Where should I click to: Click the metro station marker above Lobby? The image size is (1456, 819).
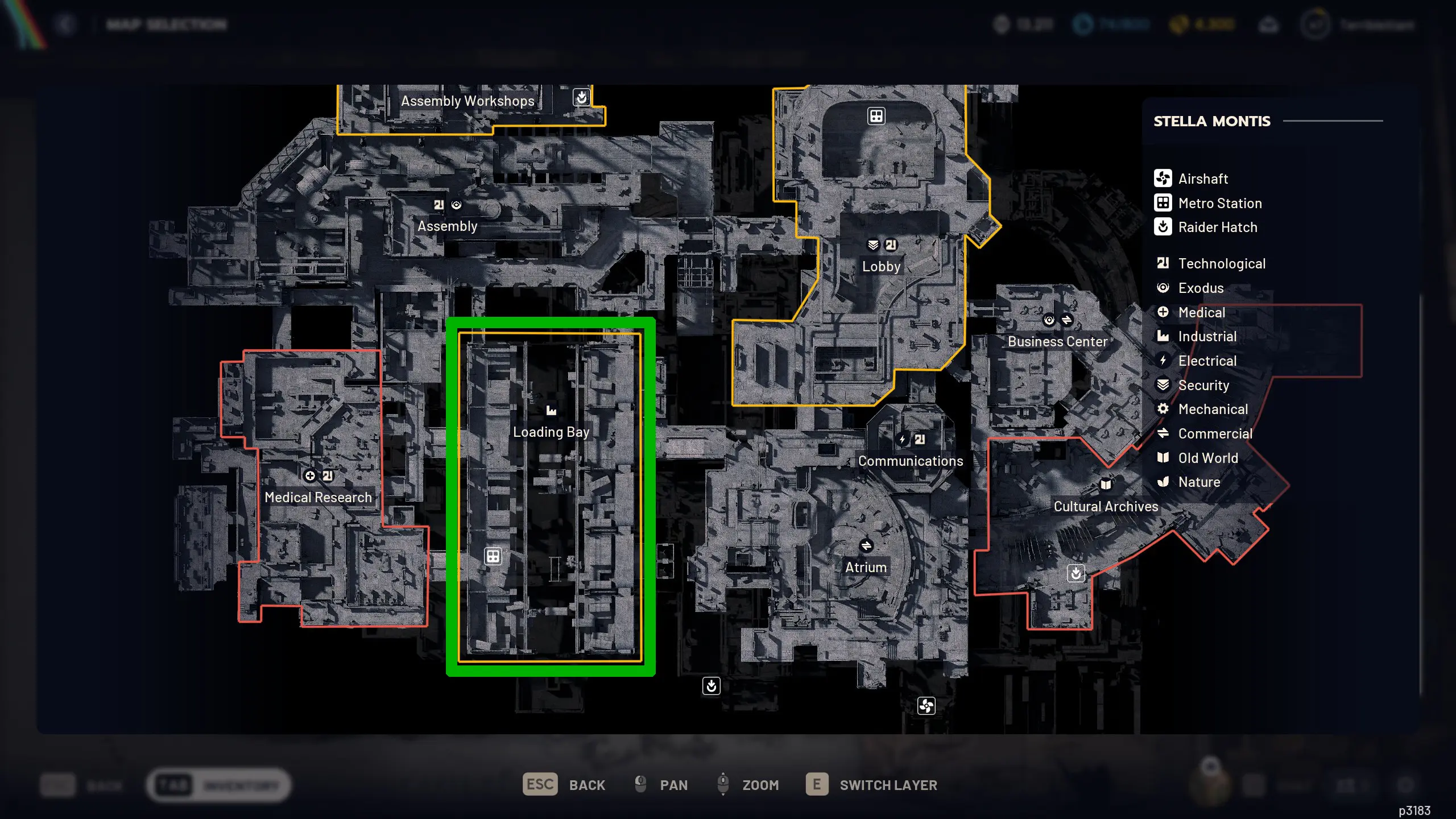point(876,116)
